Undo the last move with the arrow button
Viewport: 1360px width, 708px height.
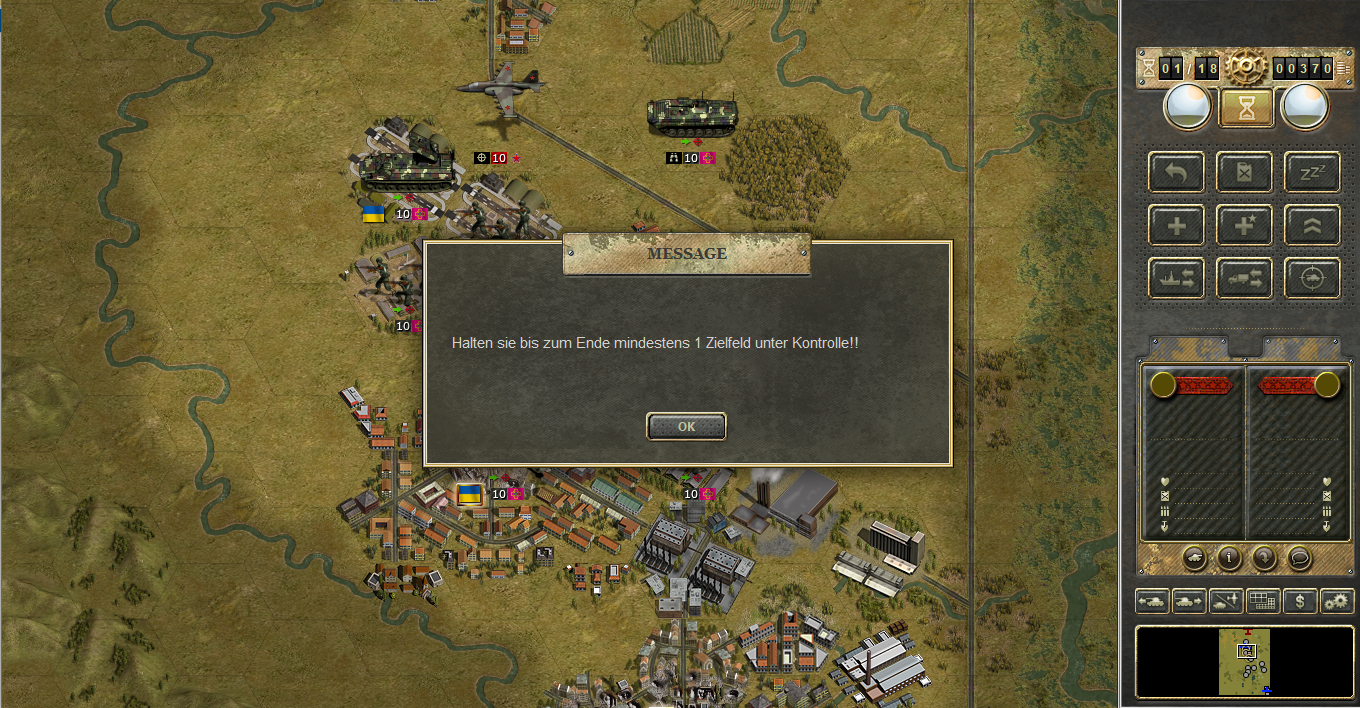[1177, 173]
